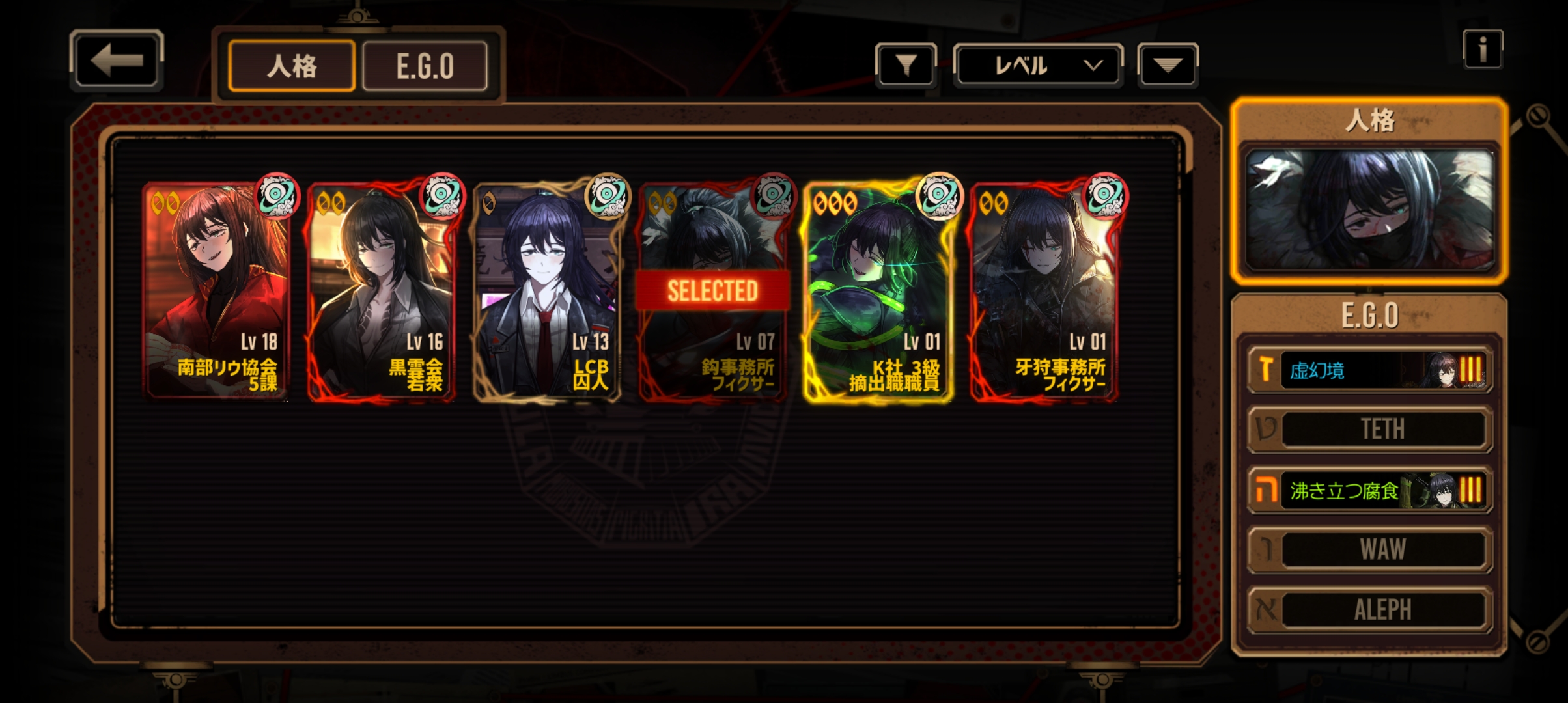Switch to the E.G.O tab
The image size is (1568, 703).
[425, 66]
